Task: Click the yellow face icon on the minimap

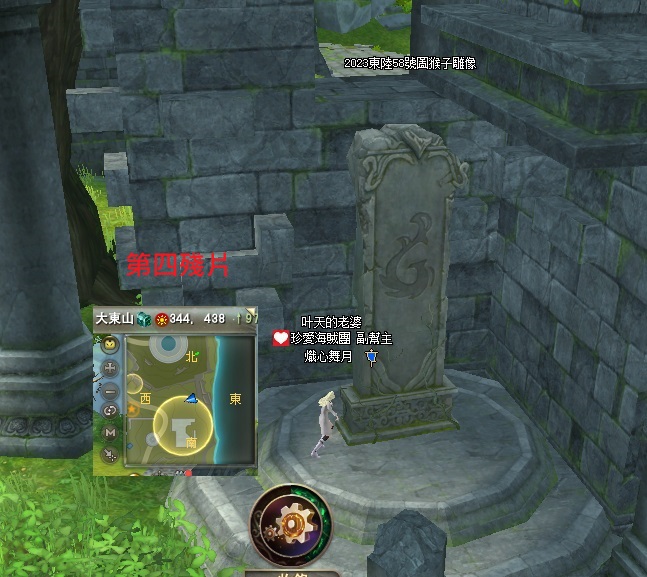Action: (110, 345)
